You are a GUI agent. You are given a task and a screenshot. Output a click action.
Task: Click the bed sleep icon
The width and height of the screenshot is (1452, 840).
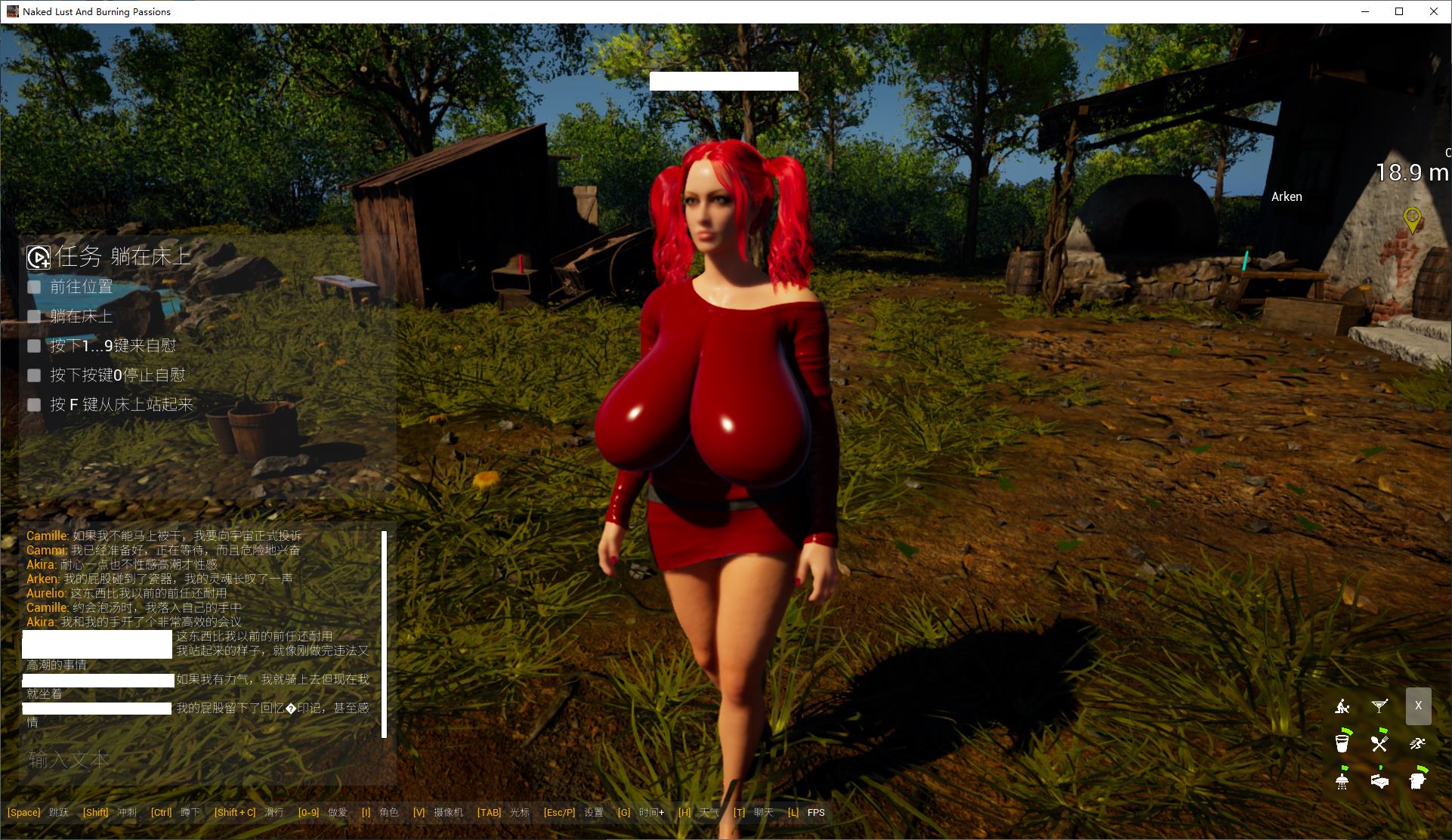coord(1379,780)
